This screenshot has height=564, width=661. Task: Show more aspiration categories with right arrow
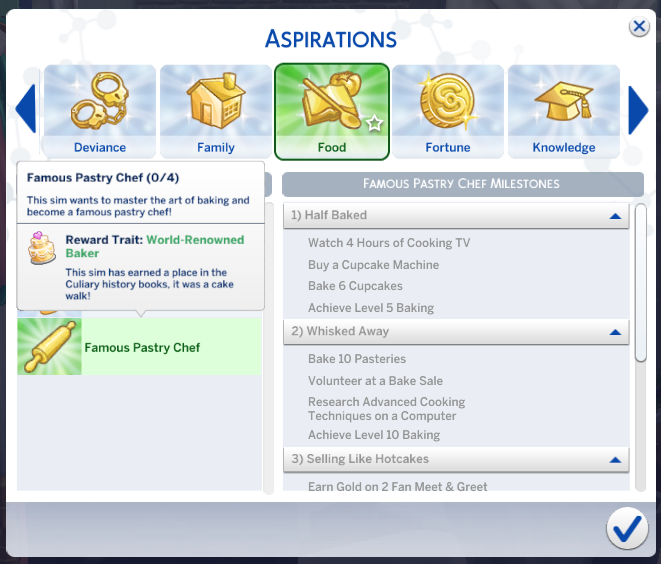coord(637,110)
